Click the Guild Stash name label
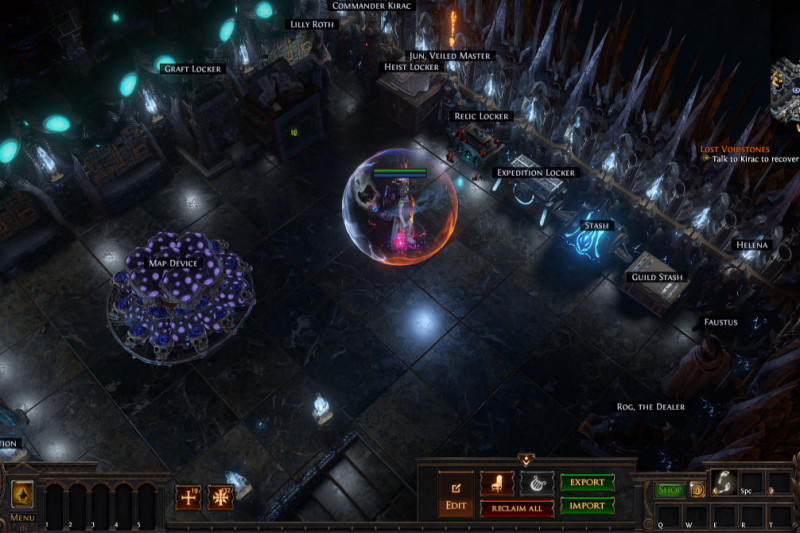Image resolution: width=800 pixels, height=533 pixels. pyautogui.click(x=658, y=277)
